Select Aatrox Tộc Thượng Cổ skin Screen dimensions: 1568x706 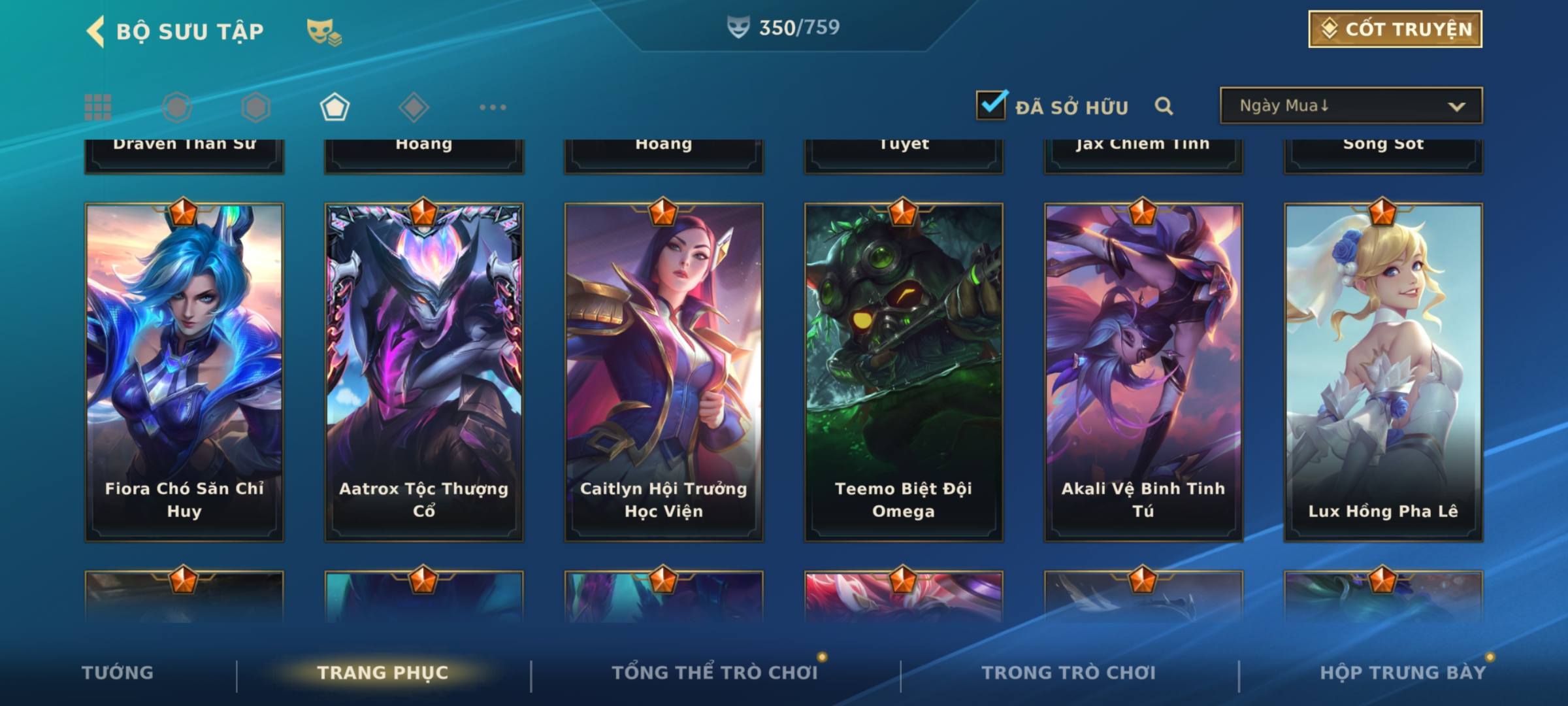click(424, 373)
